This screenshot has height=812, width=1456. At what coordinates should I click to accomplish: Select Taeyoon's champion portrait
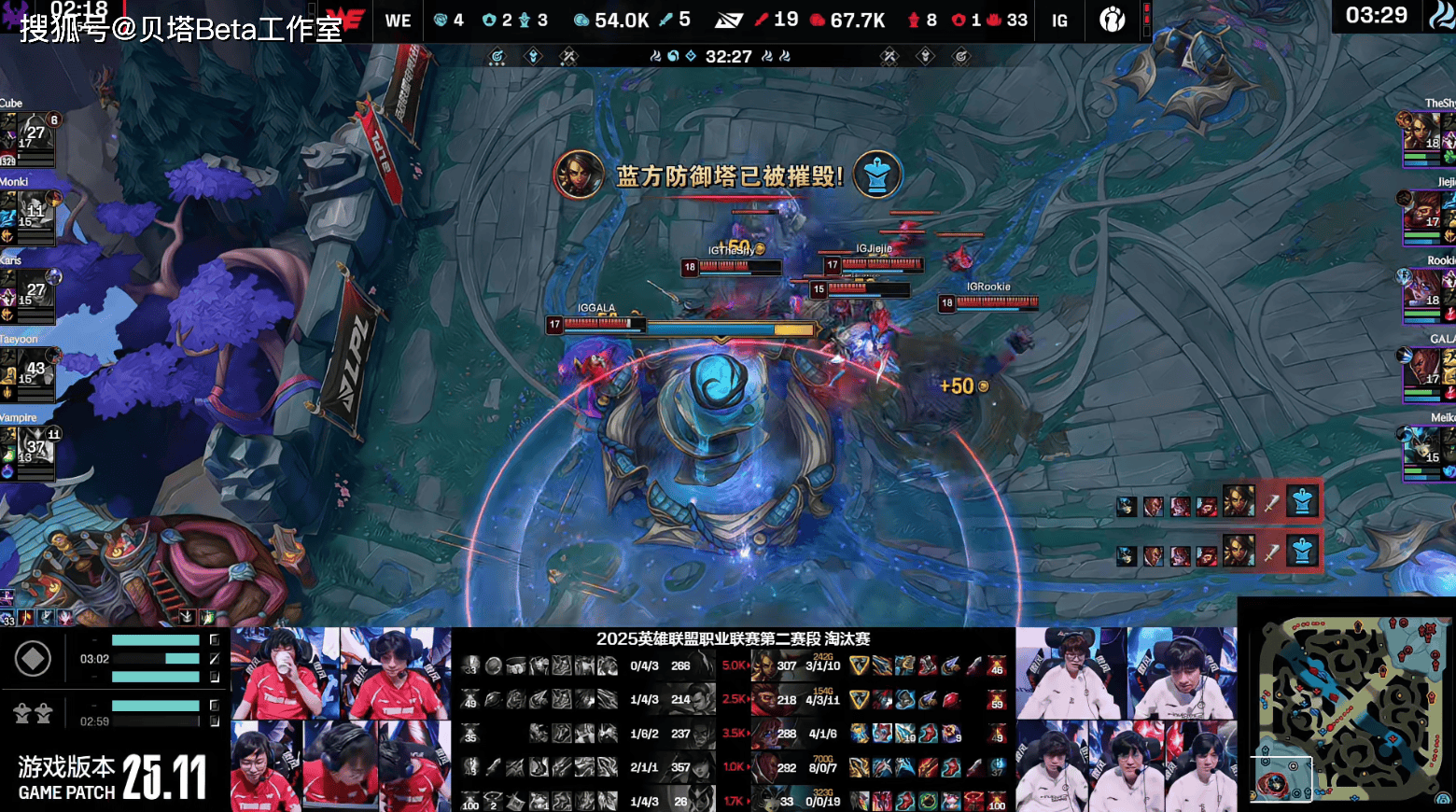click(26, 371)
